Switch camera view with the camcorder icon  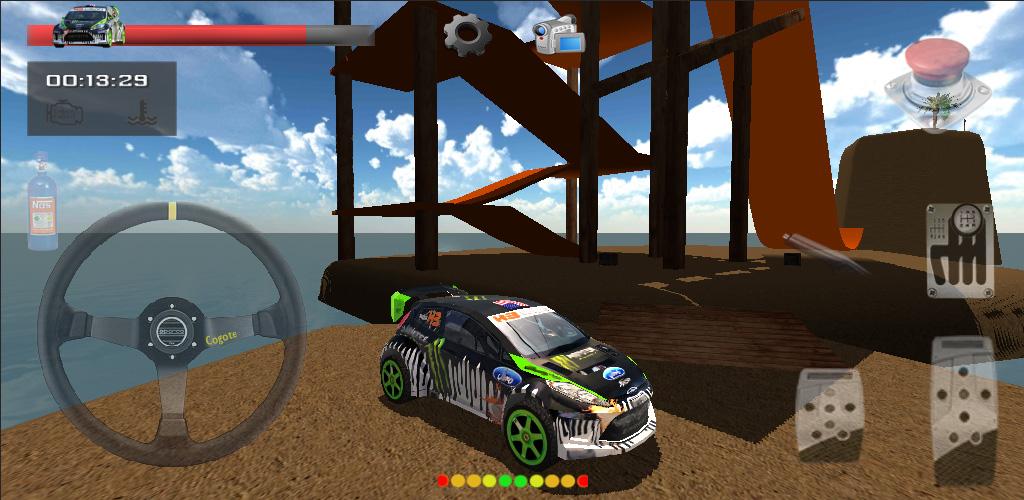point(558,34)
